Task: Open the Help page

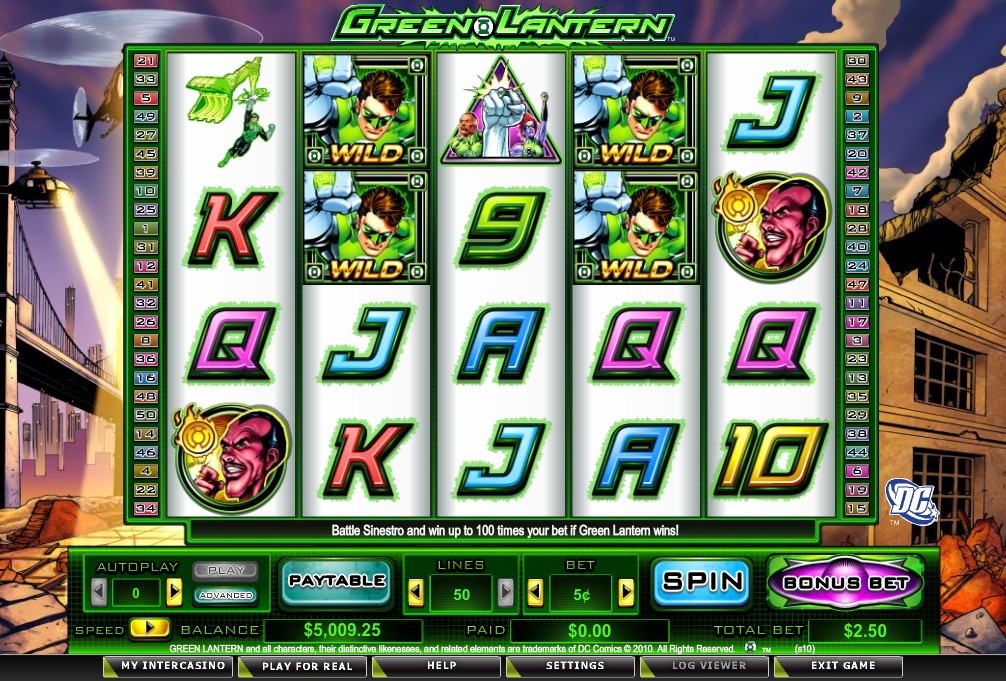Action: (442, 666)
